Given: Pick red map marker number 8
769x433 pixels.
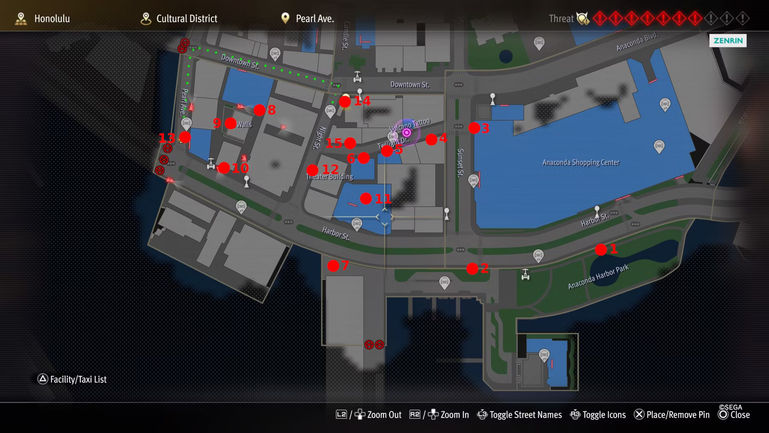Looking at the screenshot, I should (259, 110).
